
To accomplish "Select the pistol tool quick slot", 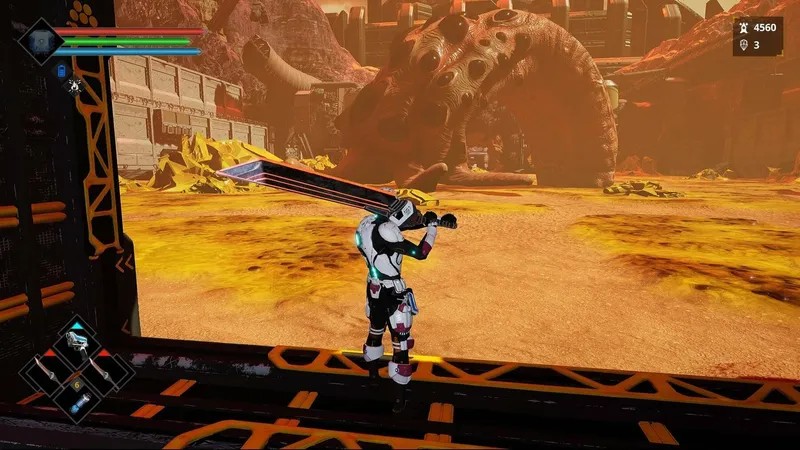I will click(76, 341).
